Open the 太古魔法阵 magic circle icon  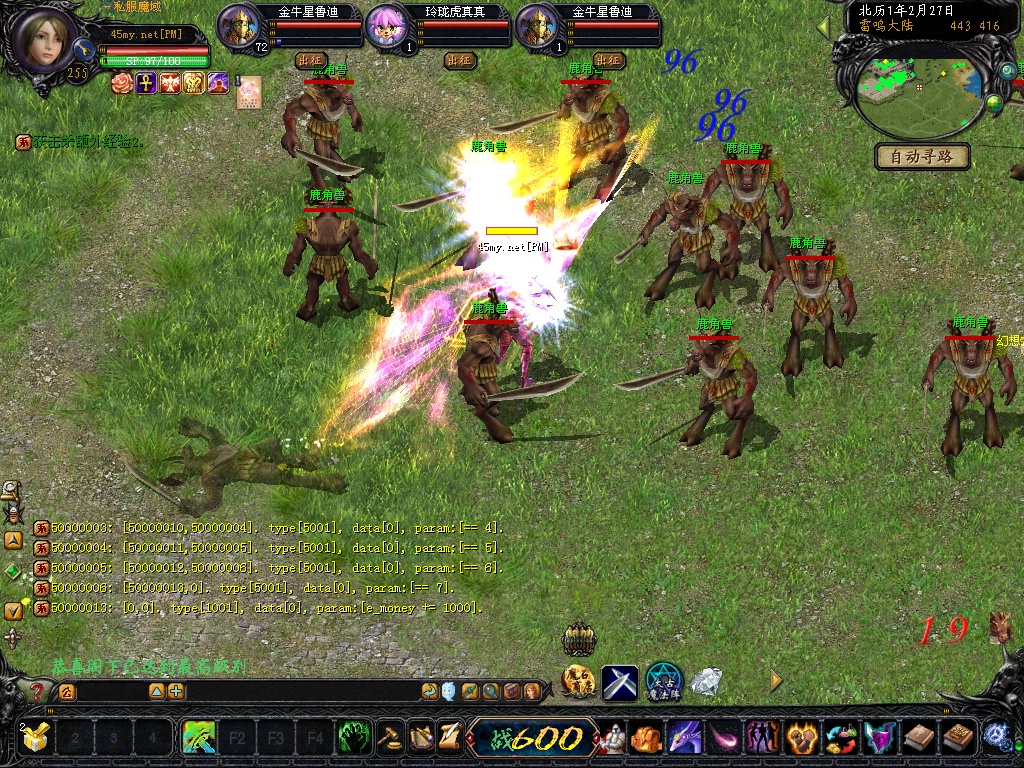click(x=664, y=681)
